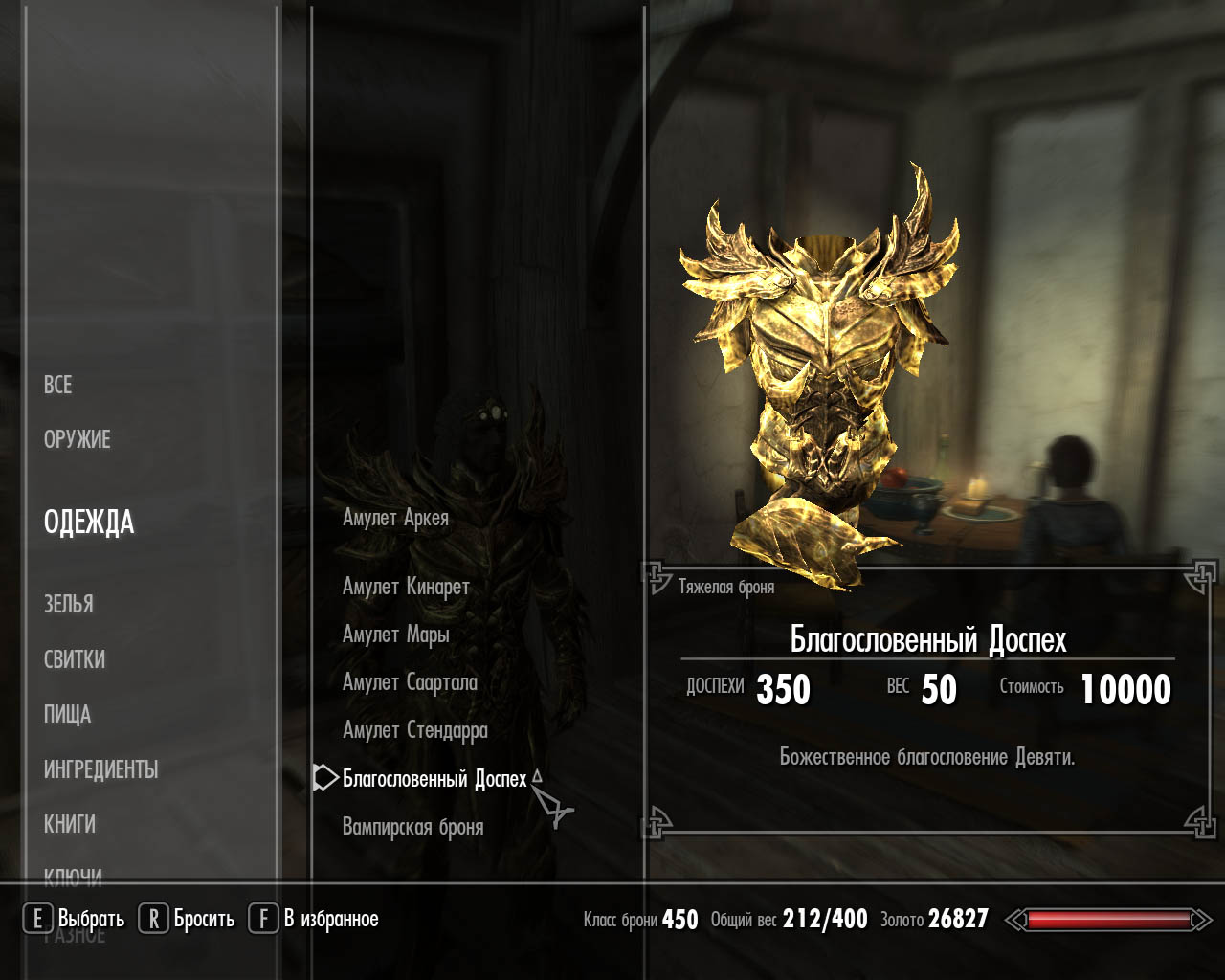
Task: Open the СВИТКИ category
Action: 75,659
